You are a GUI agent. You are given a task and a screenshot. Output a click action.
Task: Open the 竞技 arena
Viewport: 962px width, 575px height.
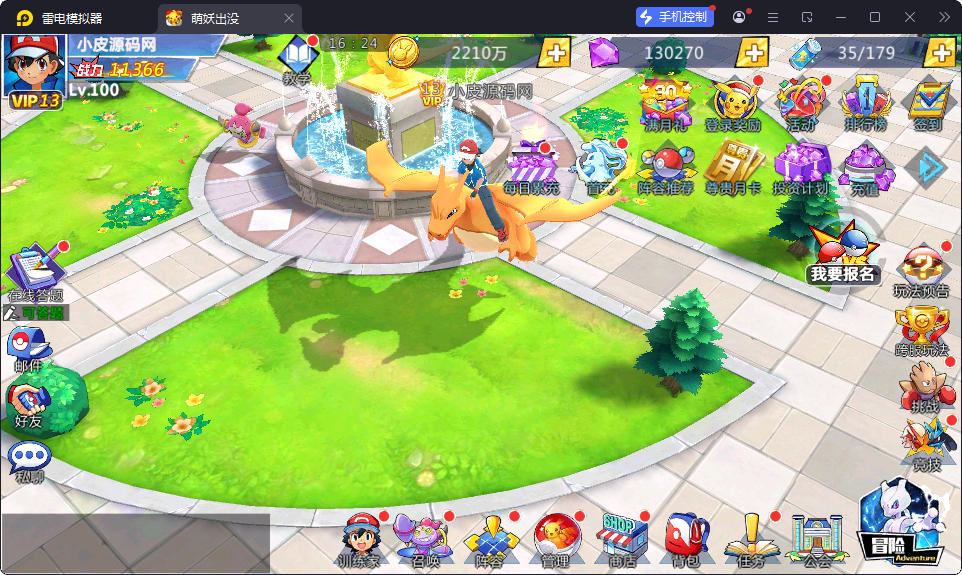[924, 443]
